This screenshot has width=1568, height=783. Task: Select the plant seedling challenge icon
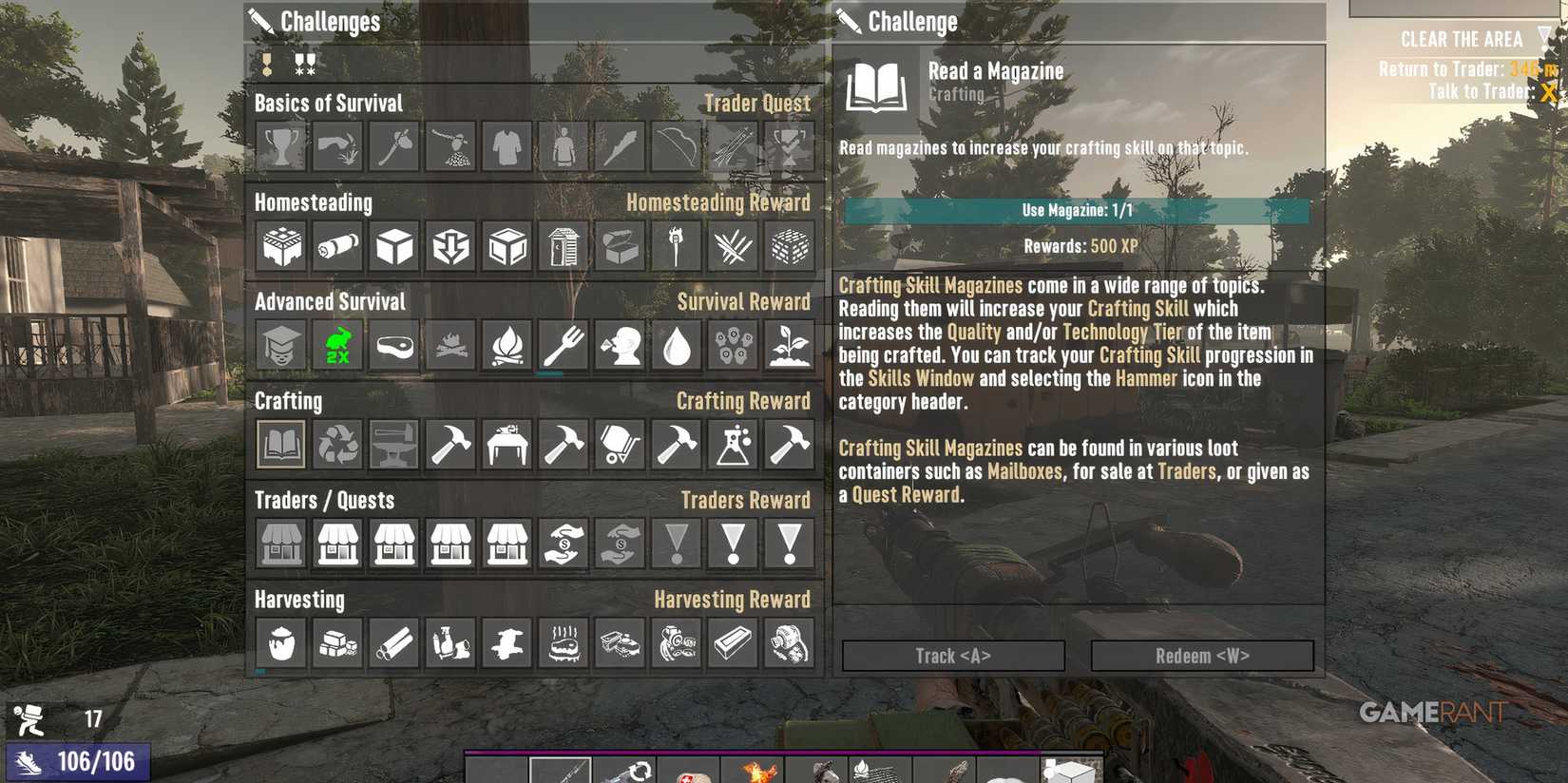coord(789,346)
